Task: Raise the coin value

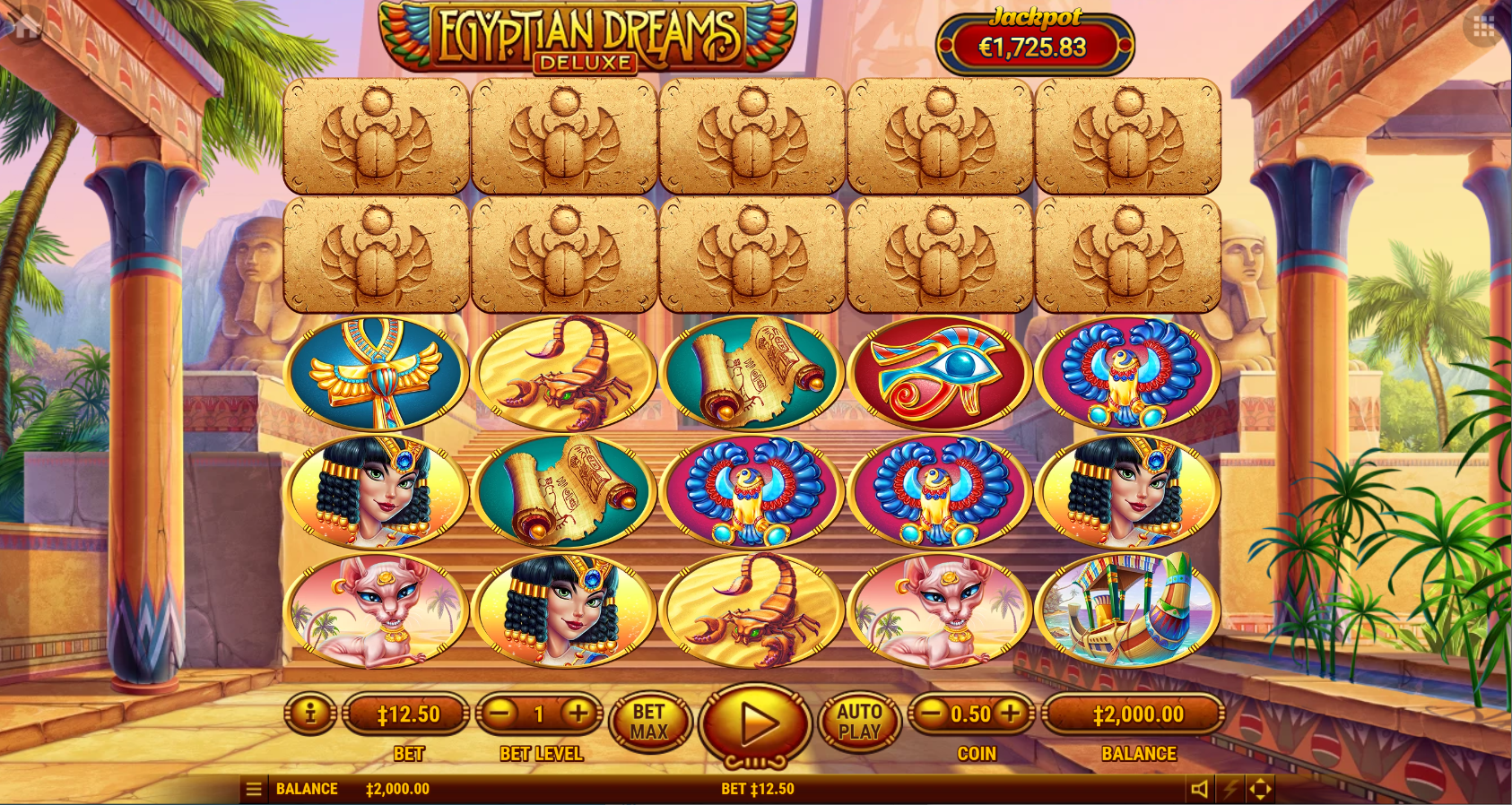Action: click(x=1011, y=714)
